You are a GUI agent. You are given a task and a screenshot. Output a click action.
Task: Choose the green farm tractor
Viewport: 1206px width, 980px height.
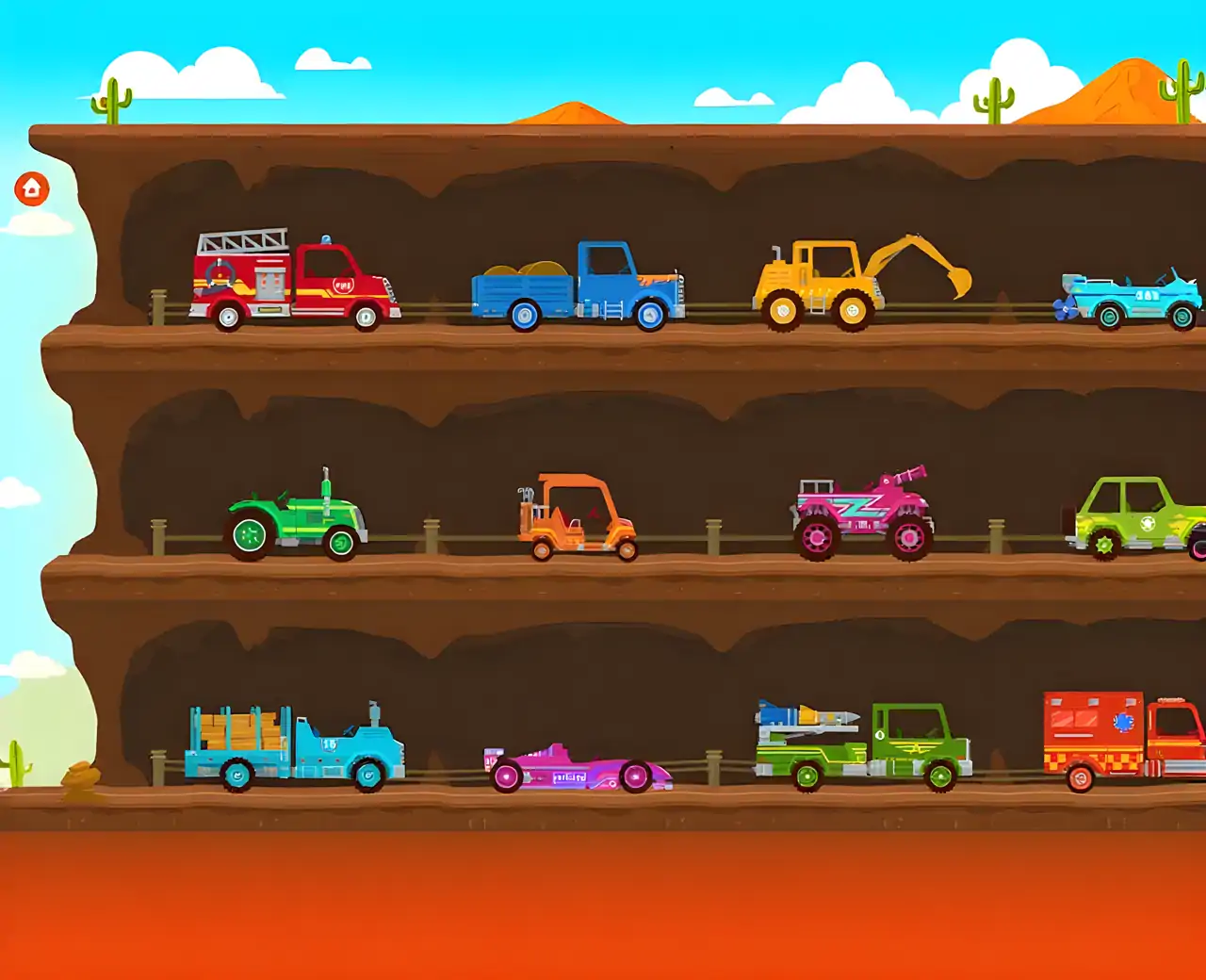click(x=296, y=523)
